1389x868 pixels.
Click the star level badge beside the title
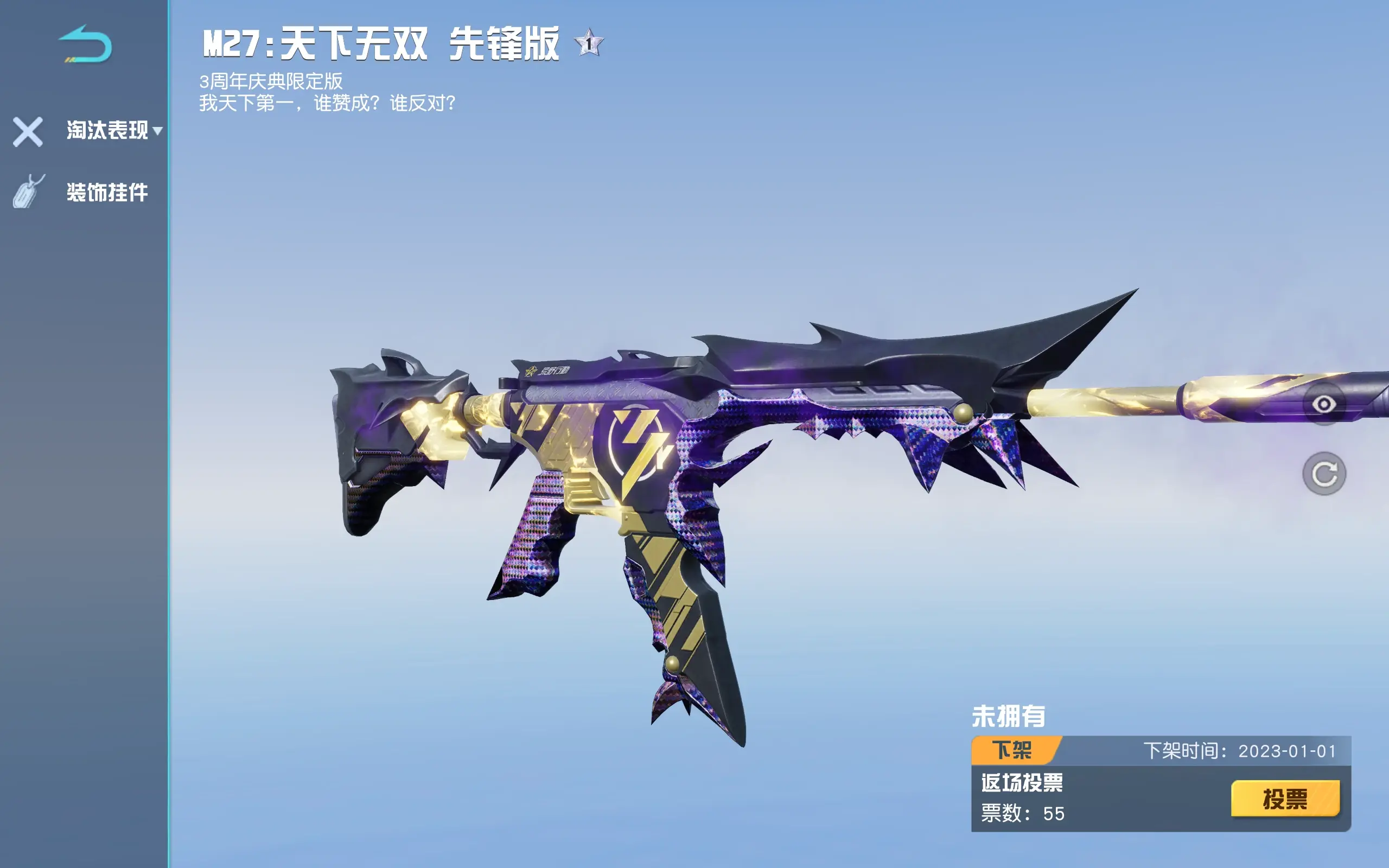(x=588, y=43)
